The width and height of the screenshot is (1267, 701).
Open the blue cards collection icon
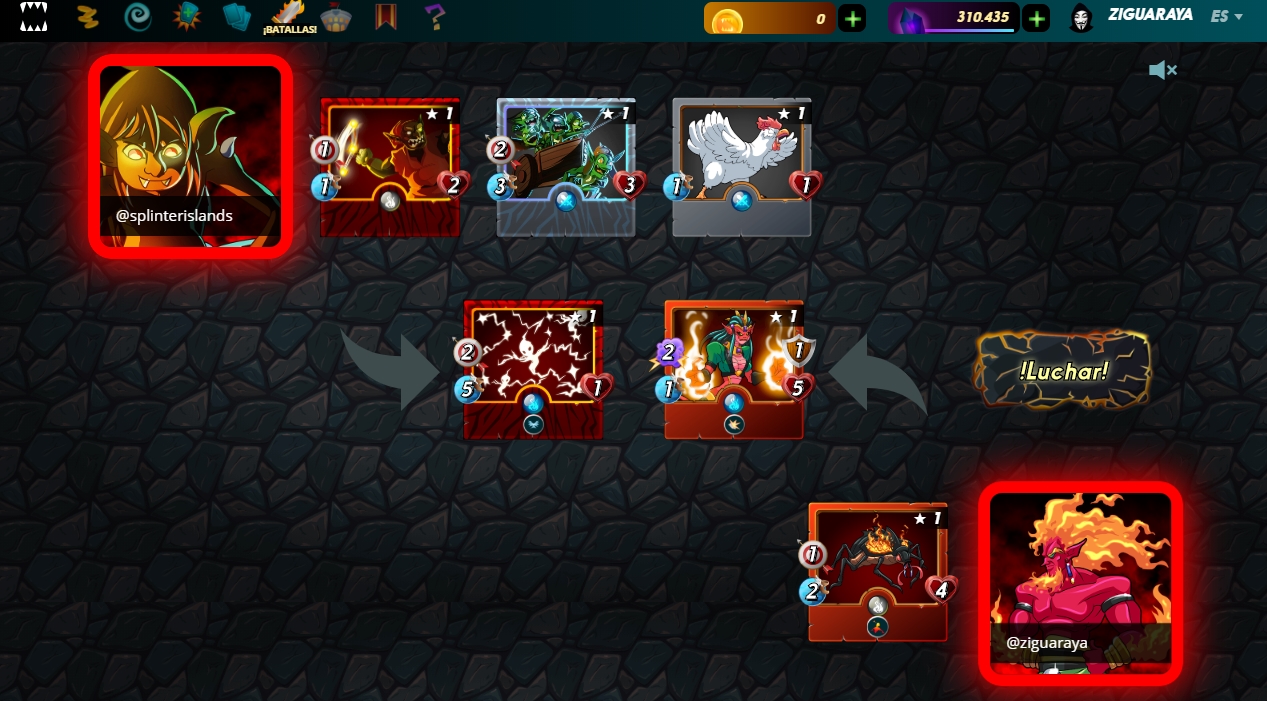(237, 17)
